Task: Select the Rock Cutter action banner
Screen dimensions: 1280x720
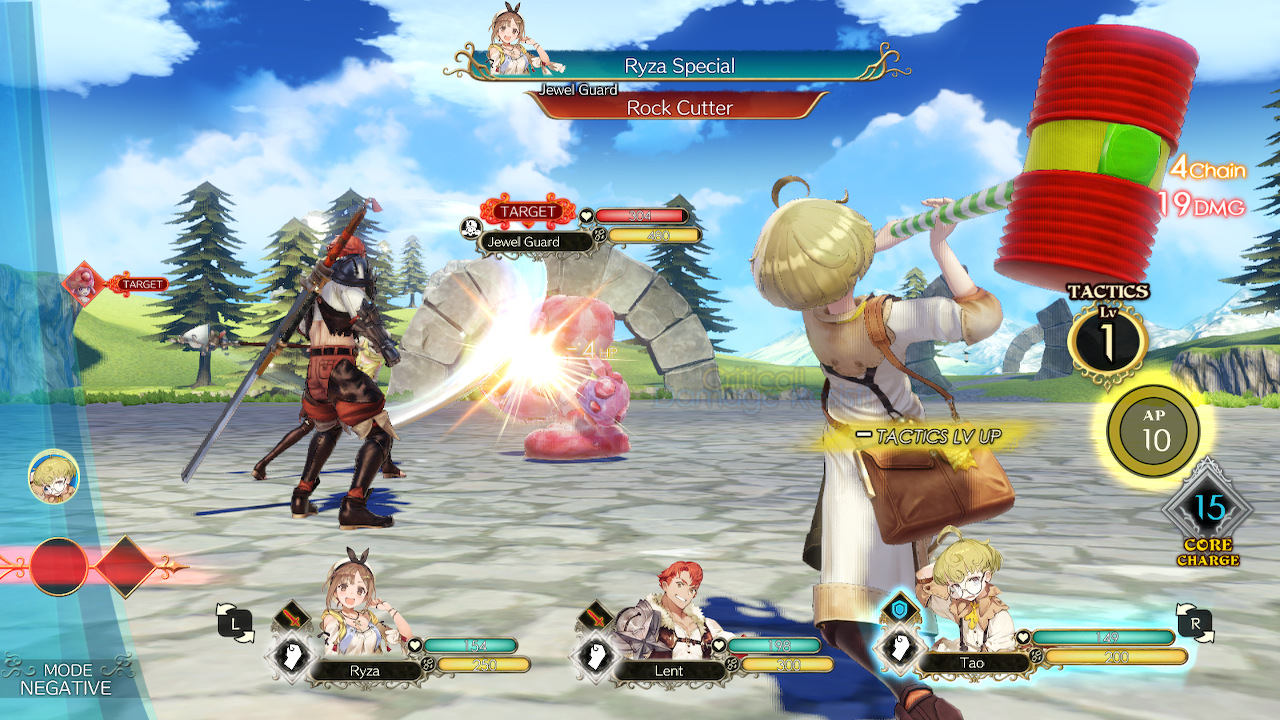Action: tap(682, 106)
